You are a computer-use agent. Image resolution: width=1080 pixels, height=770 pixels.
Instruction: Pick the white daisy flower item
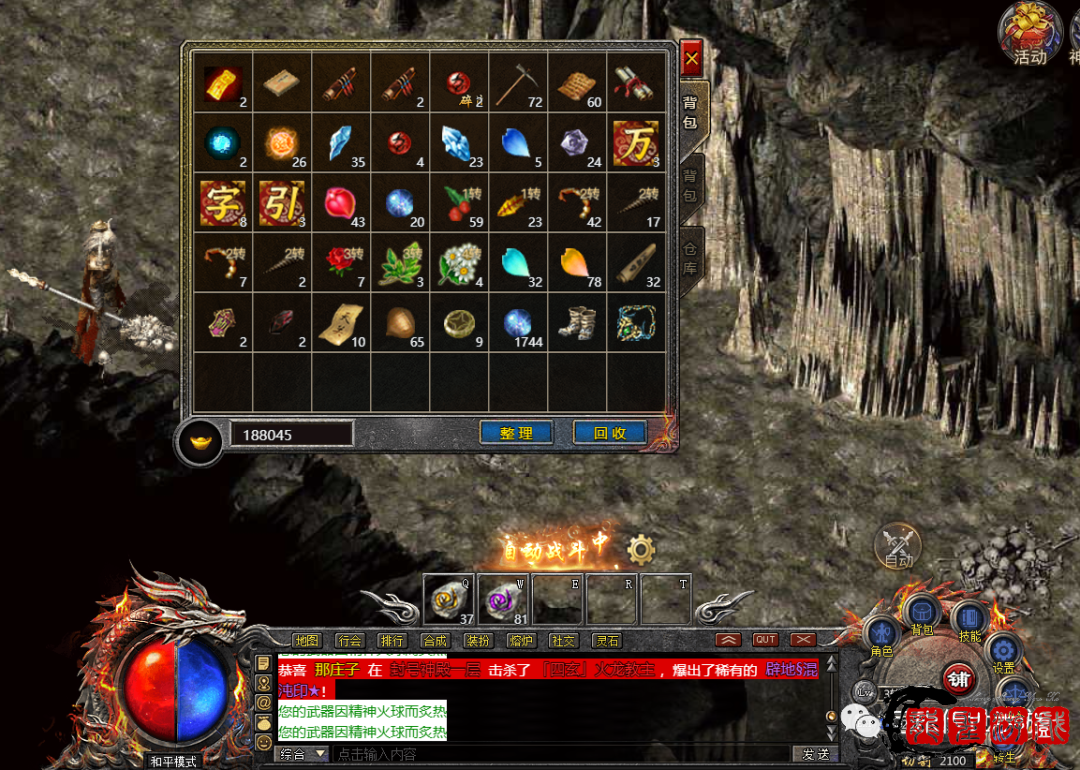point(459,262)
